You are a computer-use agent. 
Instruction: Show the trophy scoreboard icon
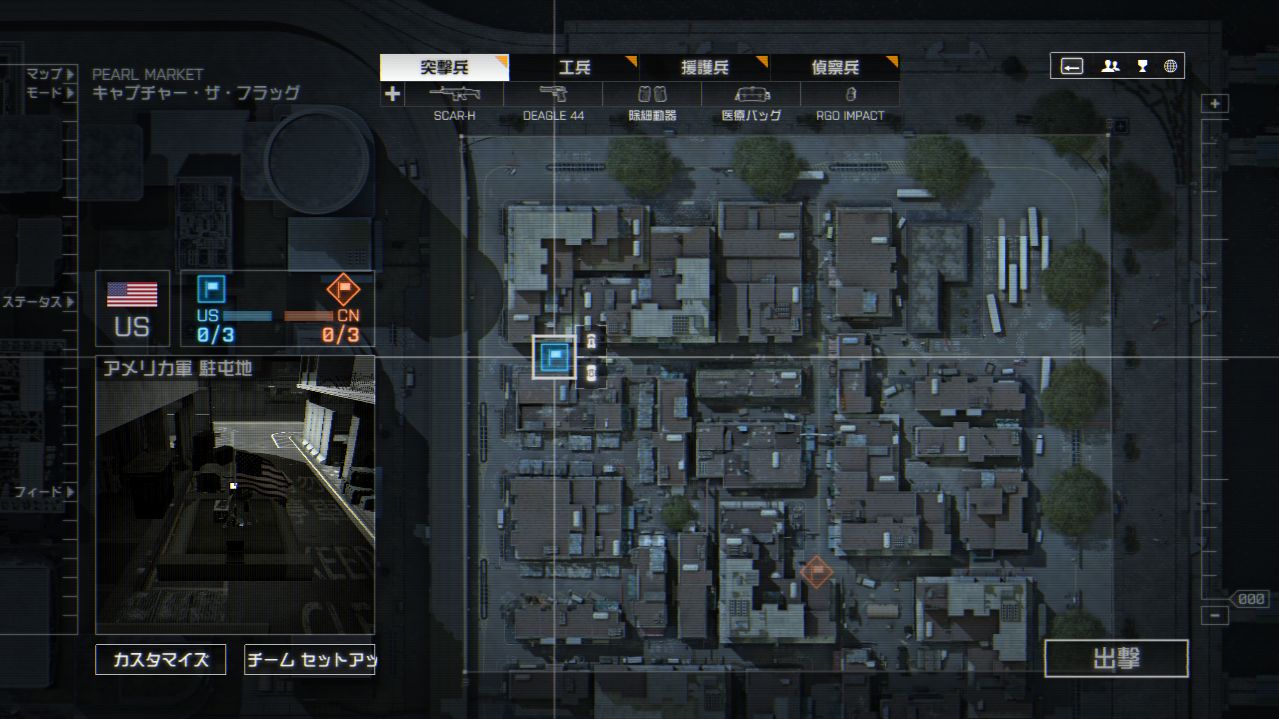(x=1142, y=66)
